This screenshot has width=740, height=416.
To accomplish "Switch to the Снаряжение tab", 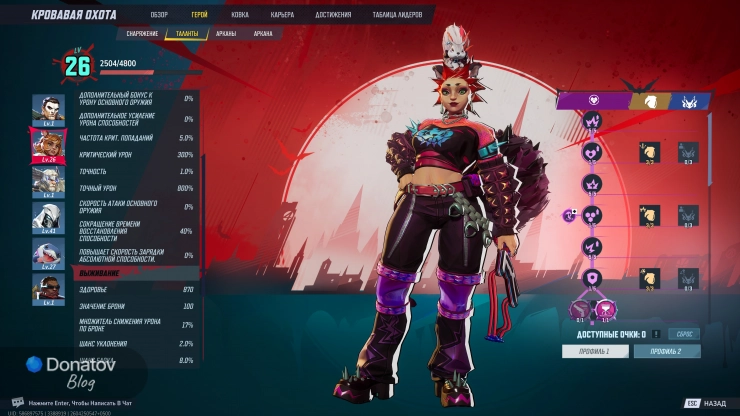I will tap(144, 33).
